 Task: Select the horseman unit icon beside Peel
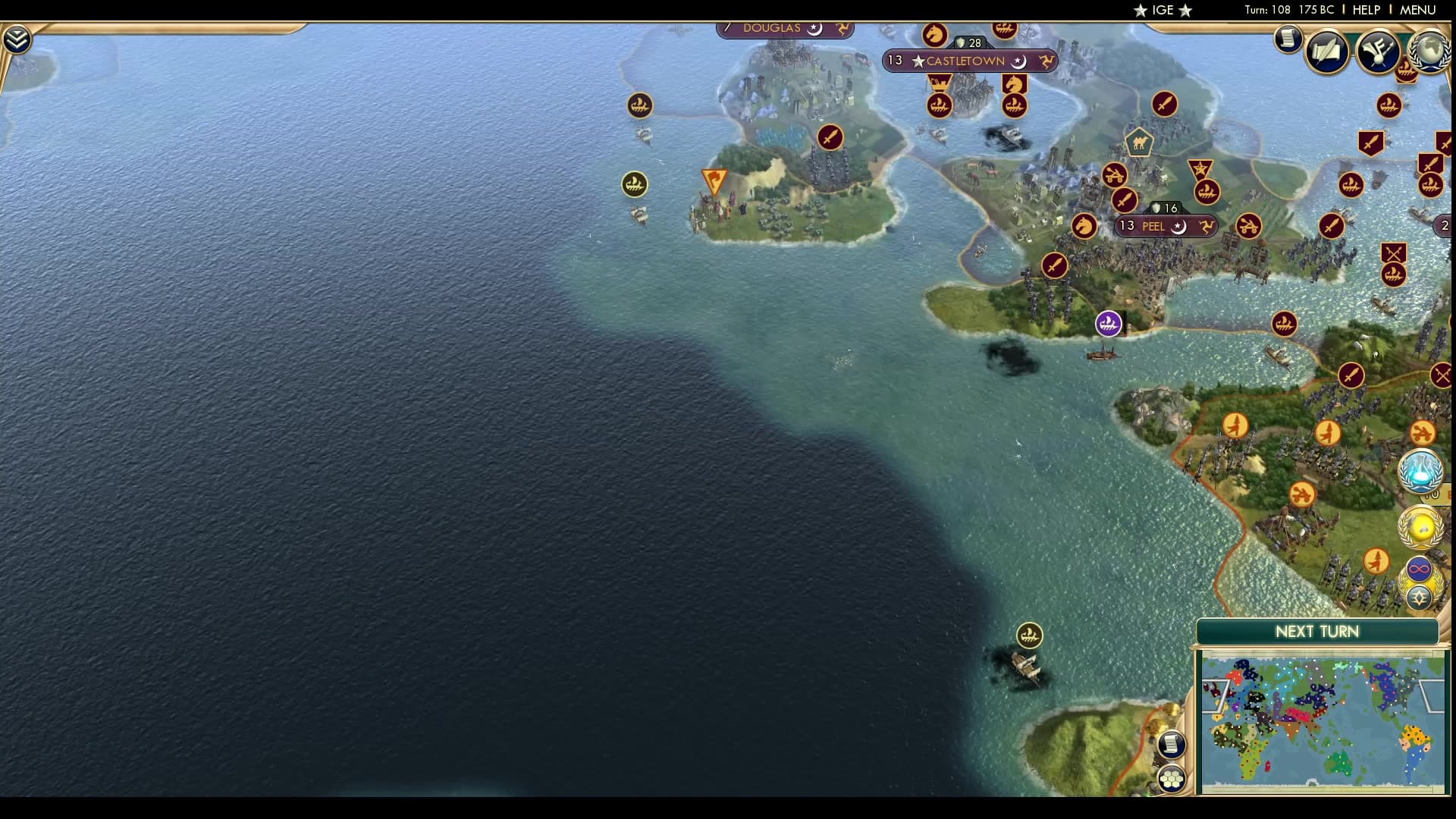click(1083, 224)
